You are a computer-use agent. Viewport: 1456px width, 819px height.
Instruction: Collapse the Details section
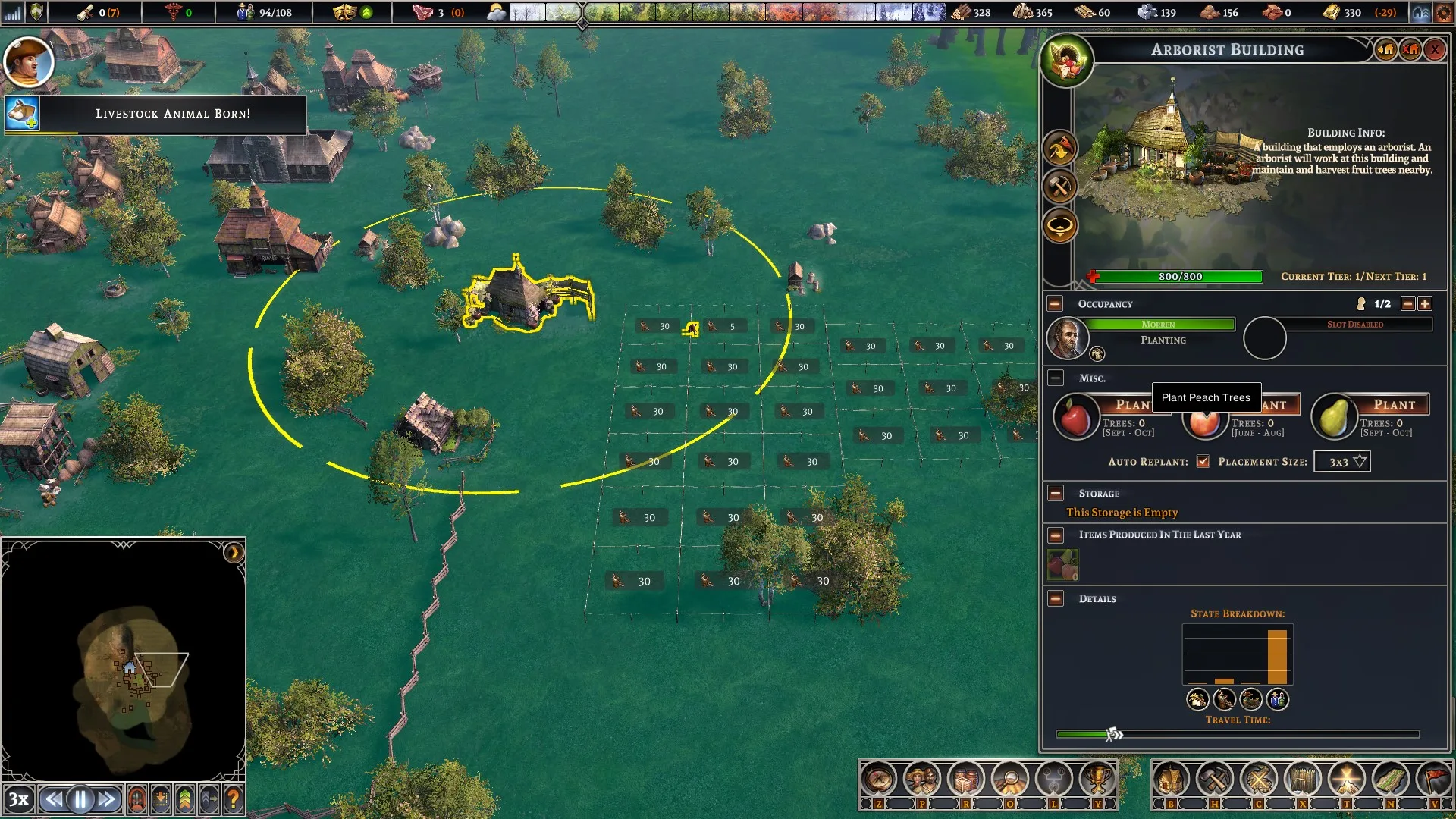(1055, 599)
